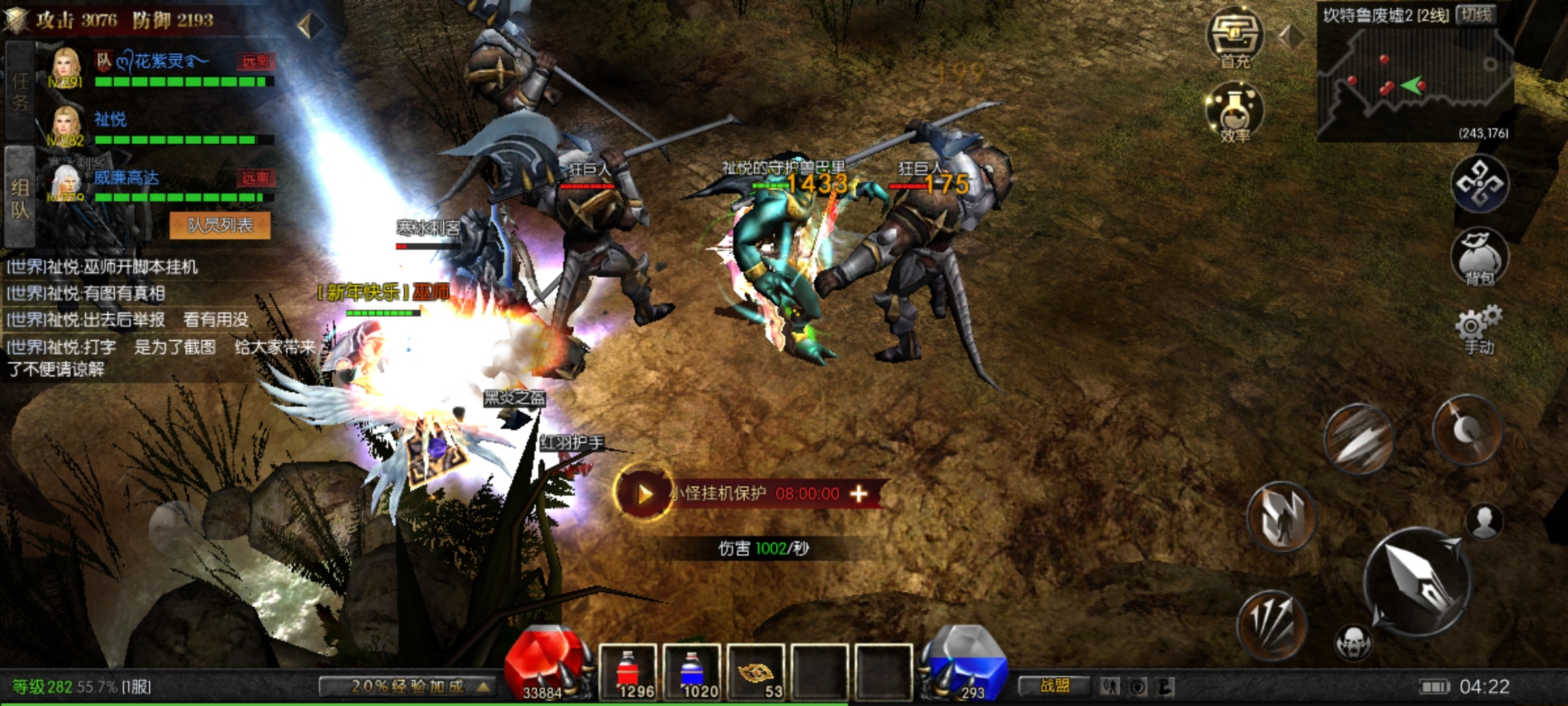Use the blue mana potion slot
1568x706 pixels.
point(691,671)
